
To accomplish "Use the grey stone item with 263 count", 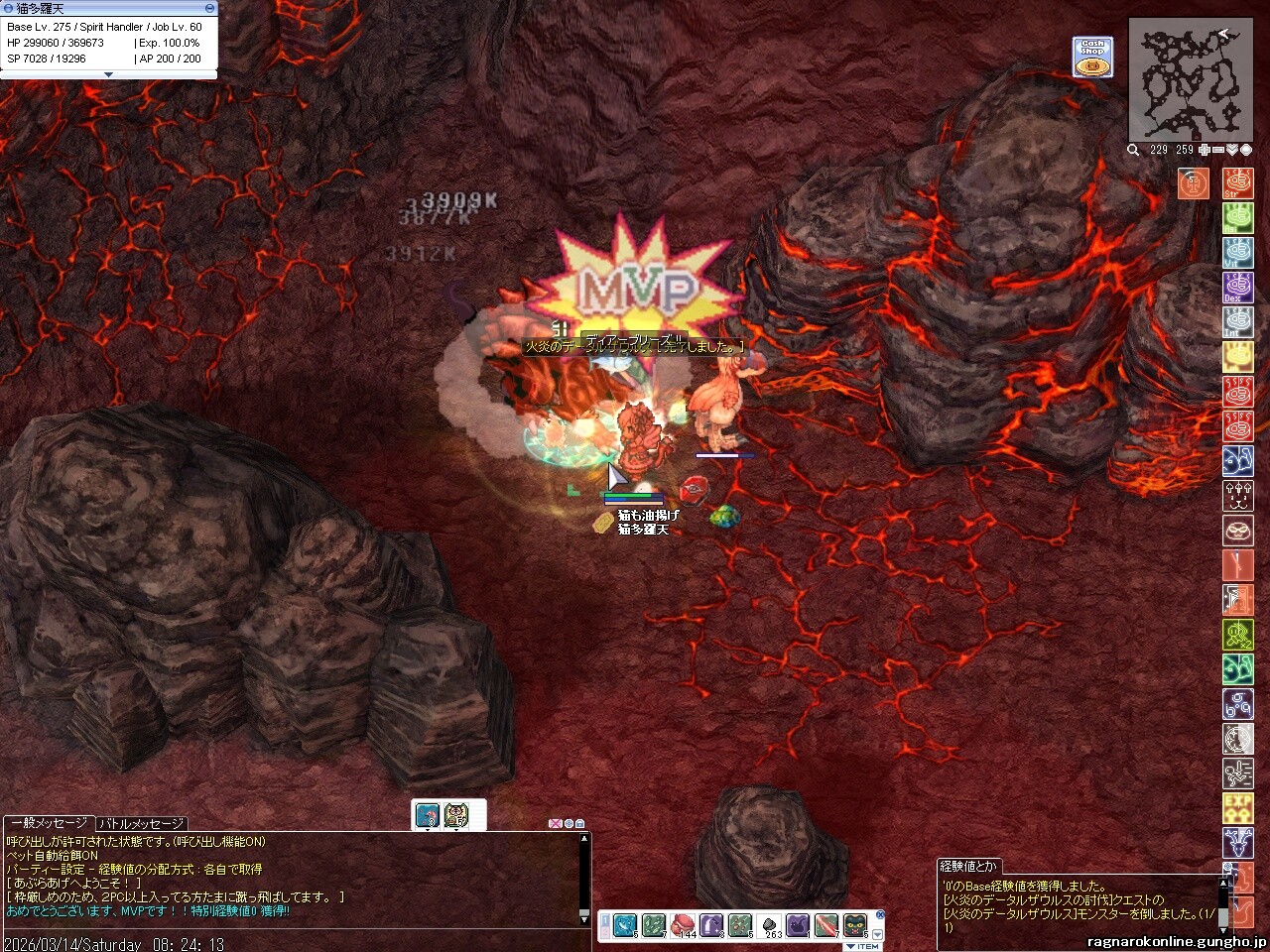I will click(769, 925).
